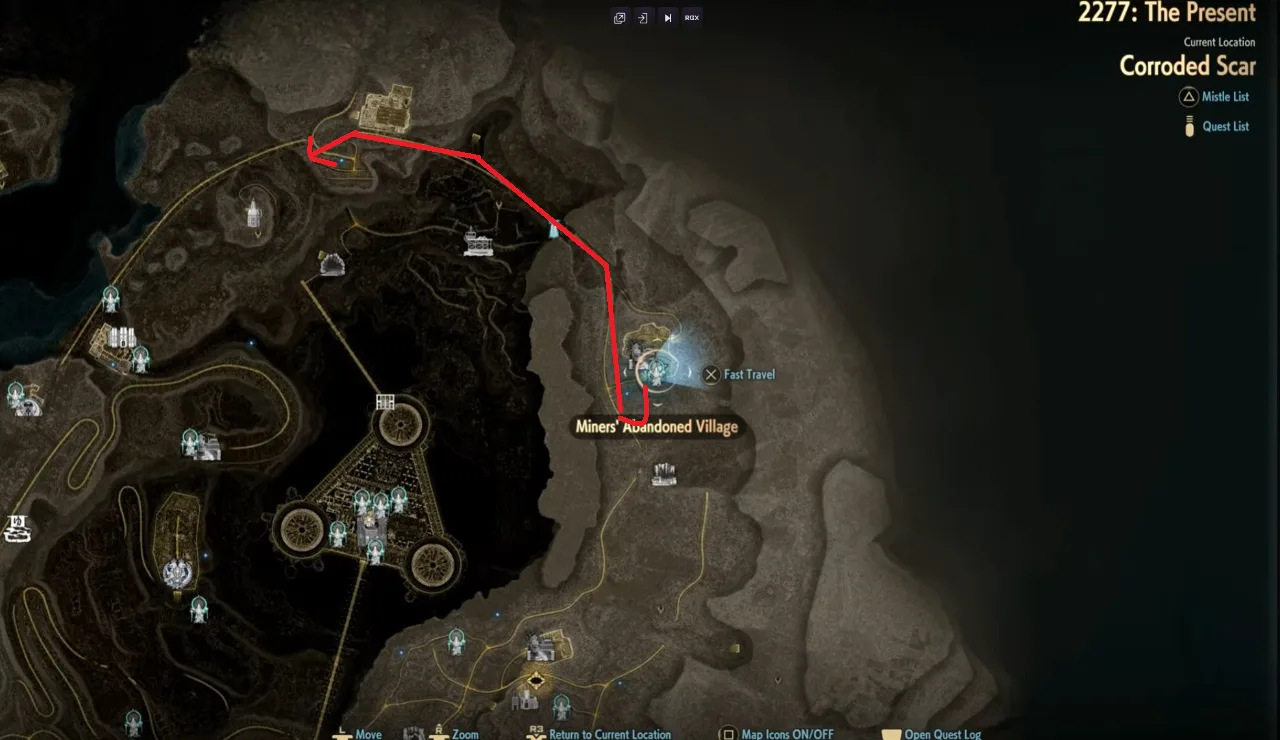Click the pop-out window overlay icon

tap(620, 18)
